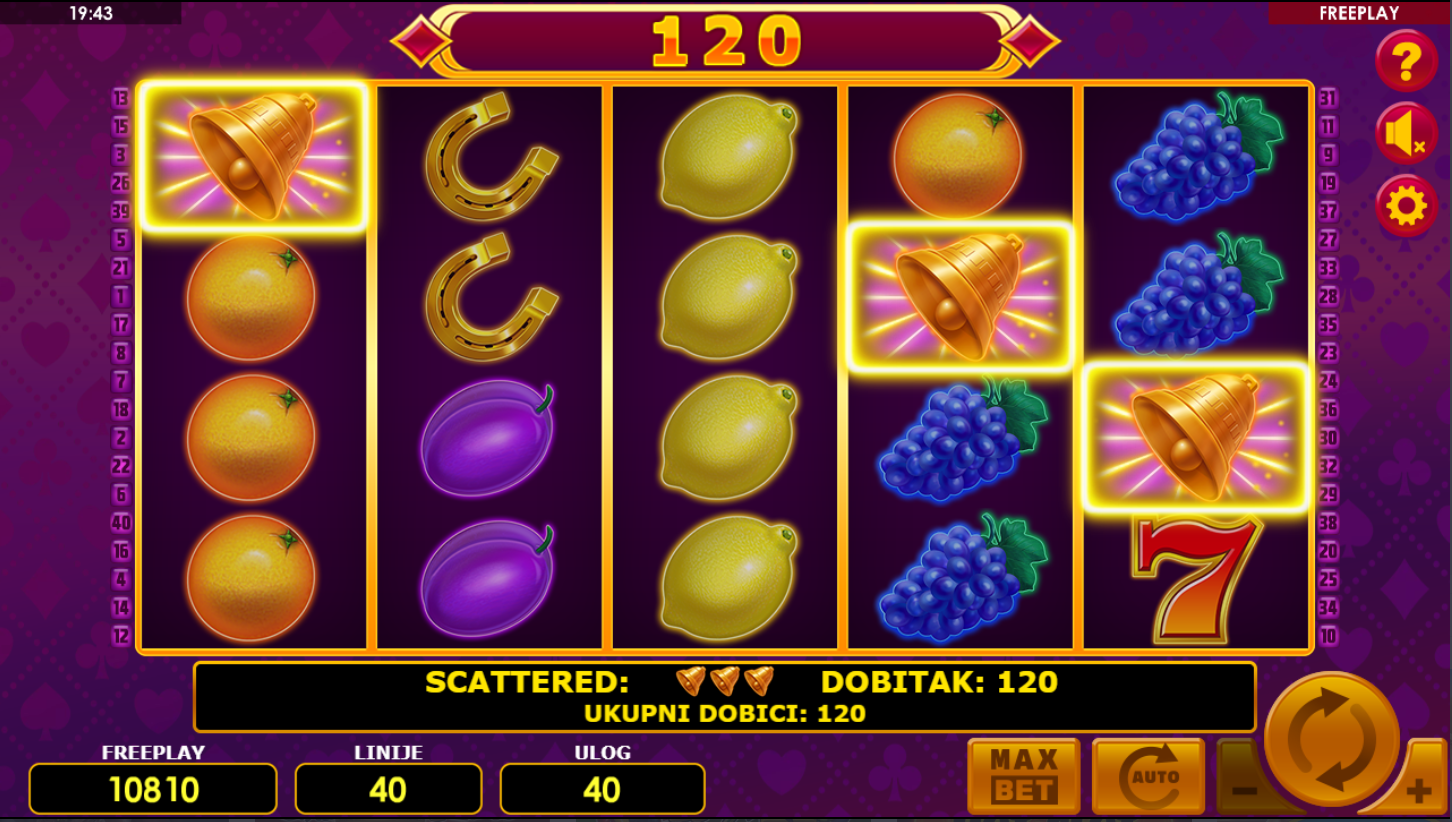Decrease the bet with the minus button
The image size is (1452, 822).
(x=1242, y=790)
